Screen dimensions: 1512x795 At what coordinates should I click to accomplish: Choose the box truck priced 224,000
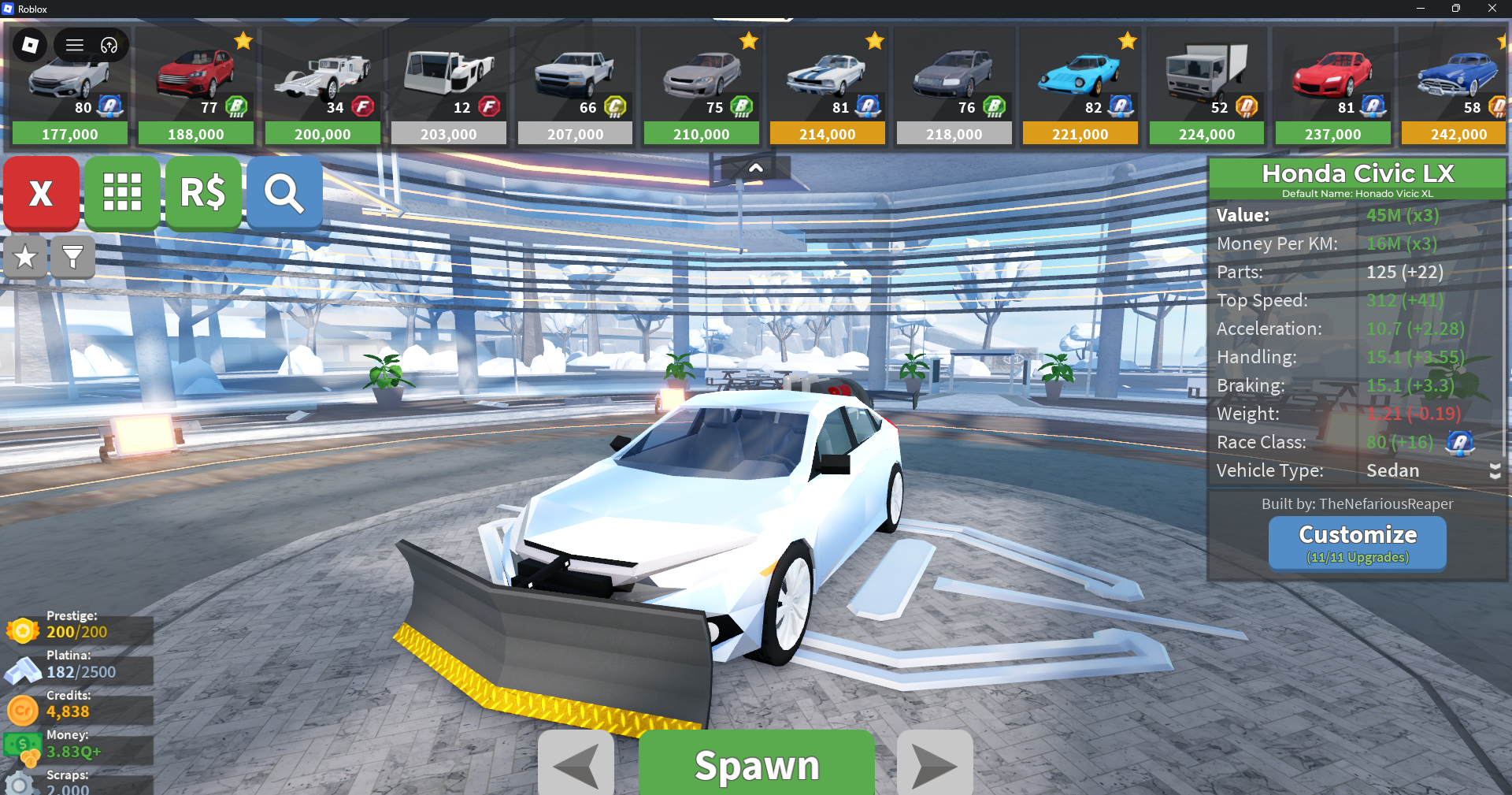point(1206,87)
